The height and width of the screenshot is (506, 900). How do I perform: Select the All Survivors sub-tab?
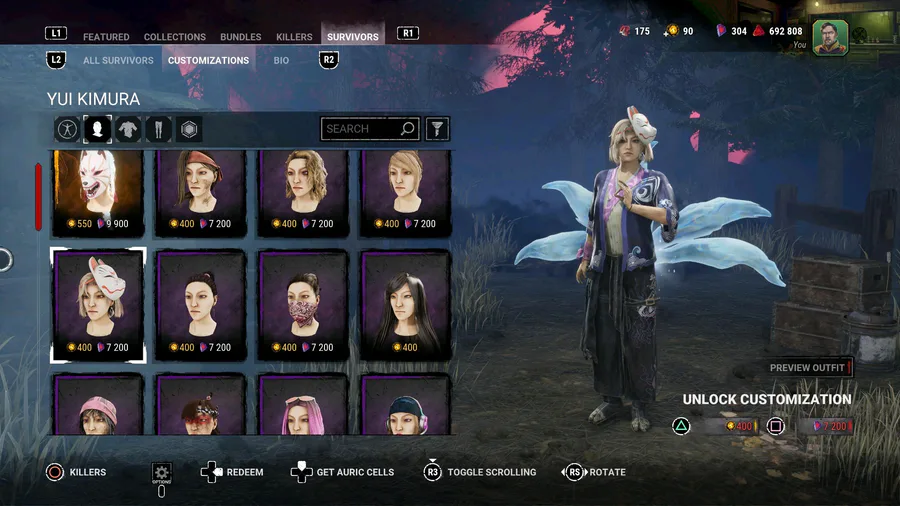[x=118, y=60]
